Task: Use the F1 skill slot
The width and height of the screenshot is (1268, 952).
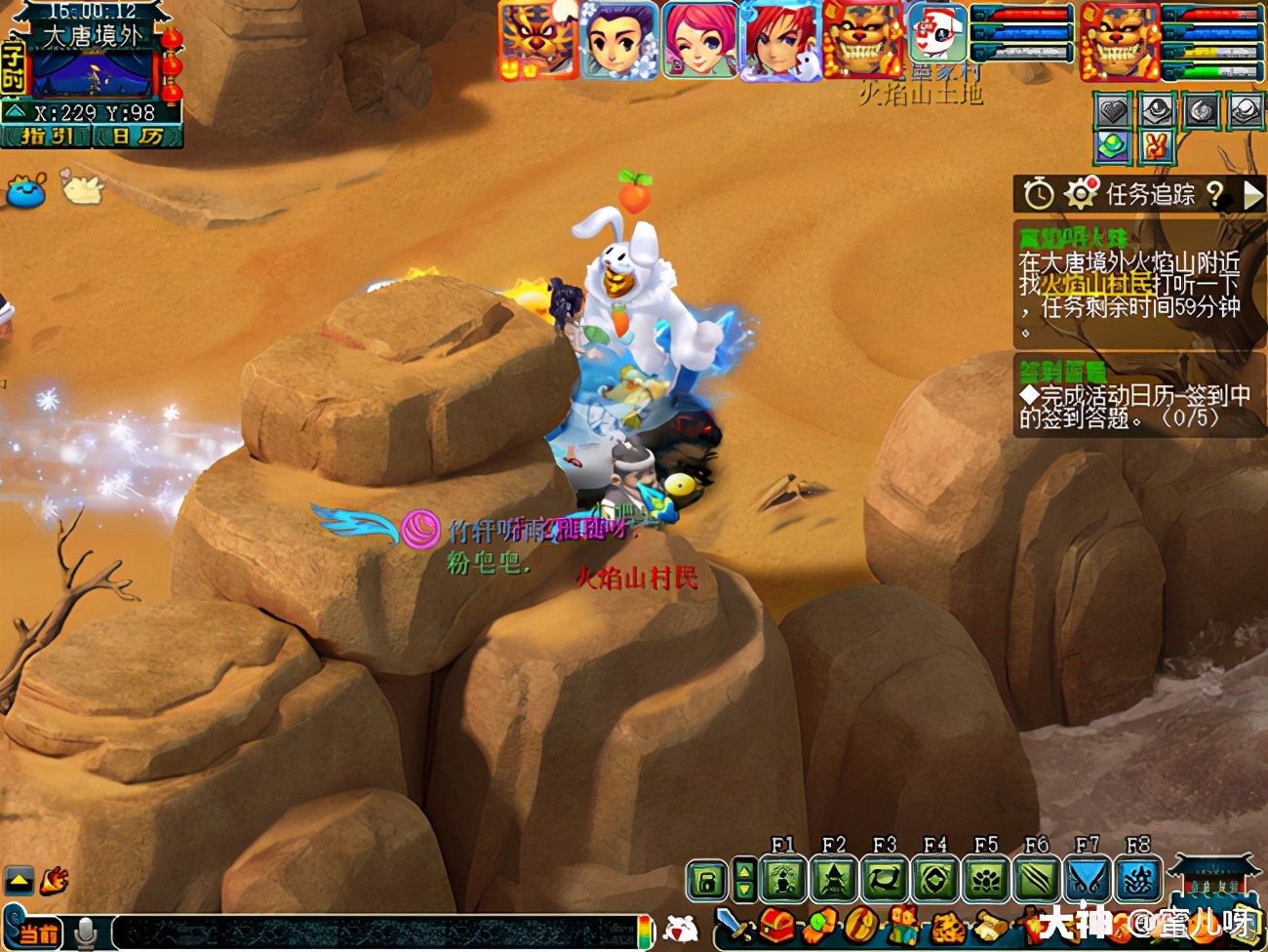Action: (x=783, y=880)
